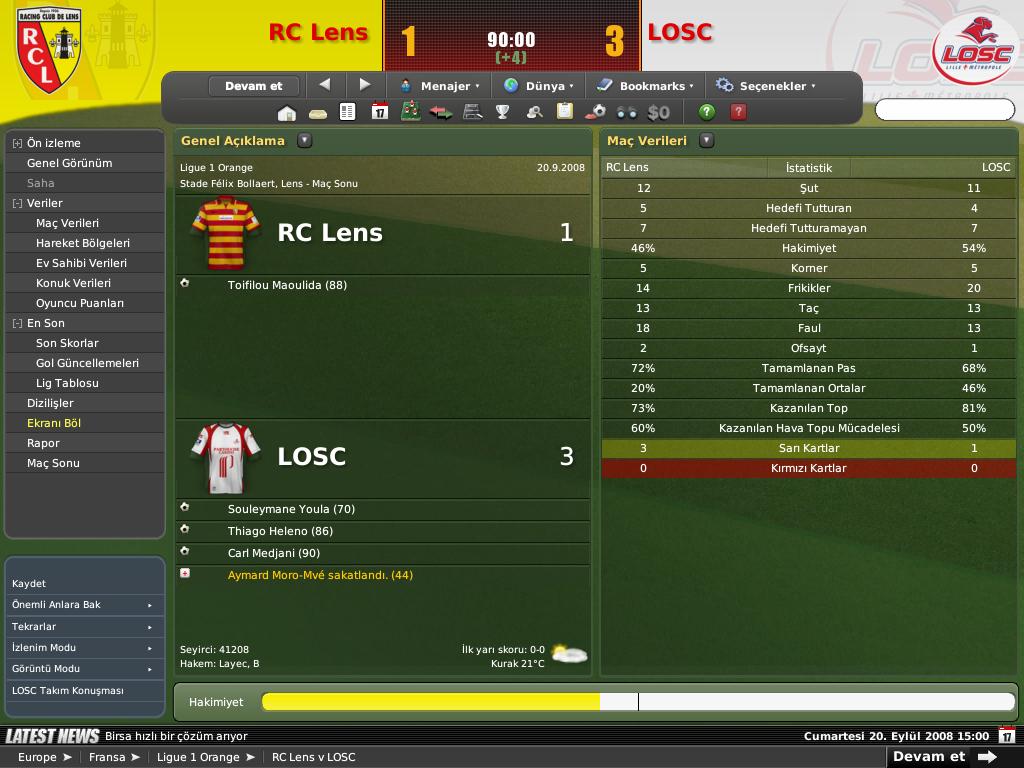Go back with the left arrow button
1024x768 pixels.
point(324,85)
